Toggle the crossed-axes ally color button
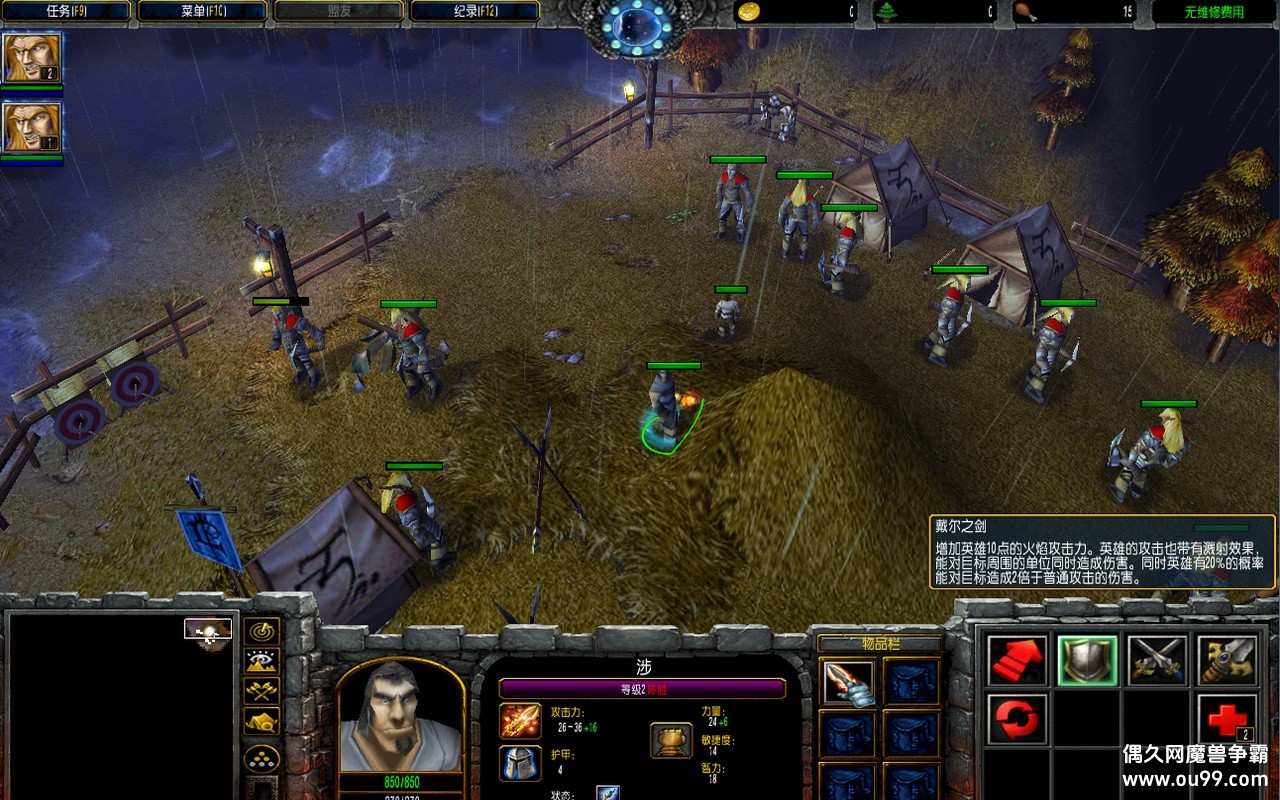 (x=262, y=691)
